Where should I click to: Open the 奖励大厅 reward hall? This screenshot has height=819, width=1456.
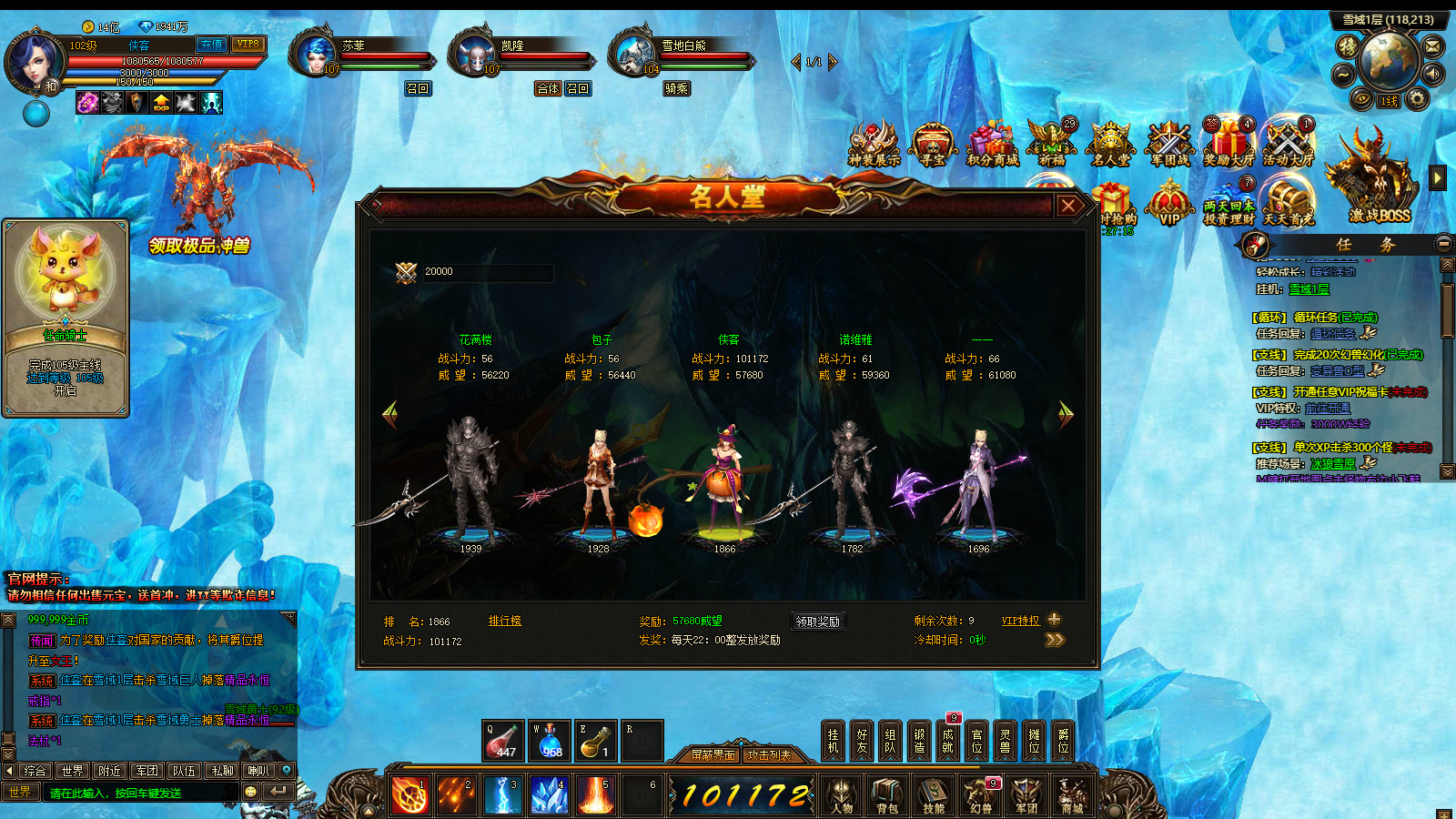tap(1228, 144)
